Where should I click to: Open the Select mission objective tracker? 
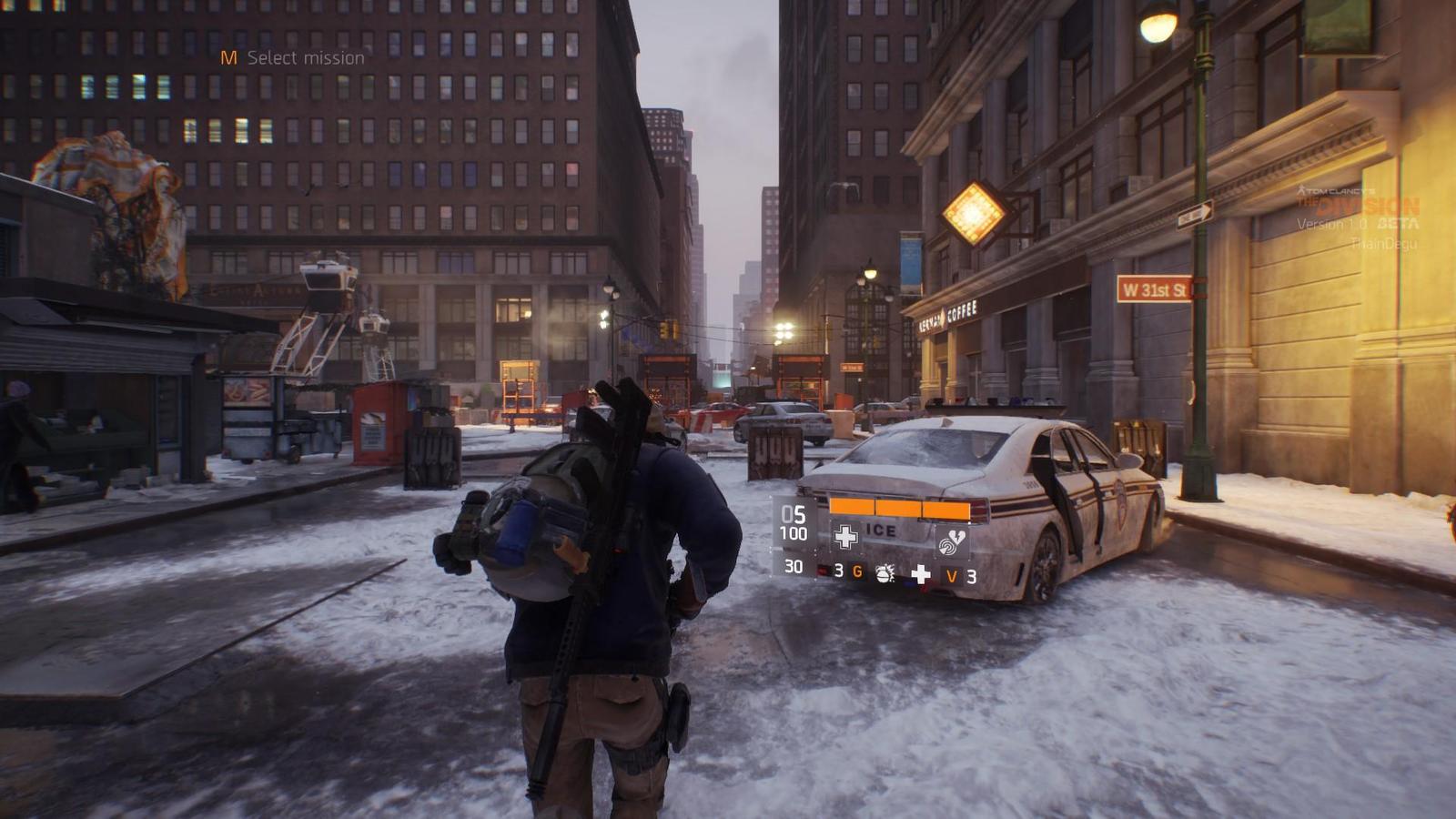pos(293,58)
